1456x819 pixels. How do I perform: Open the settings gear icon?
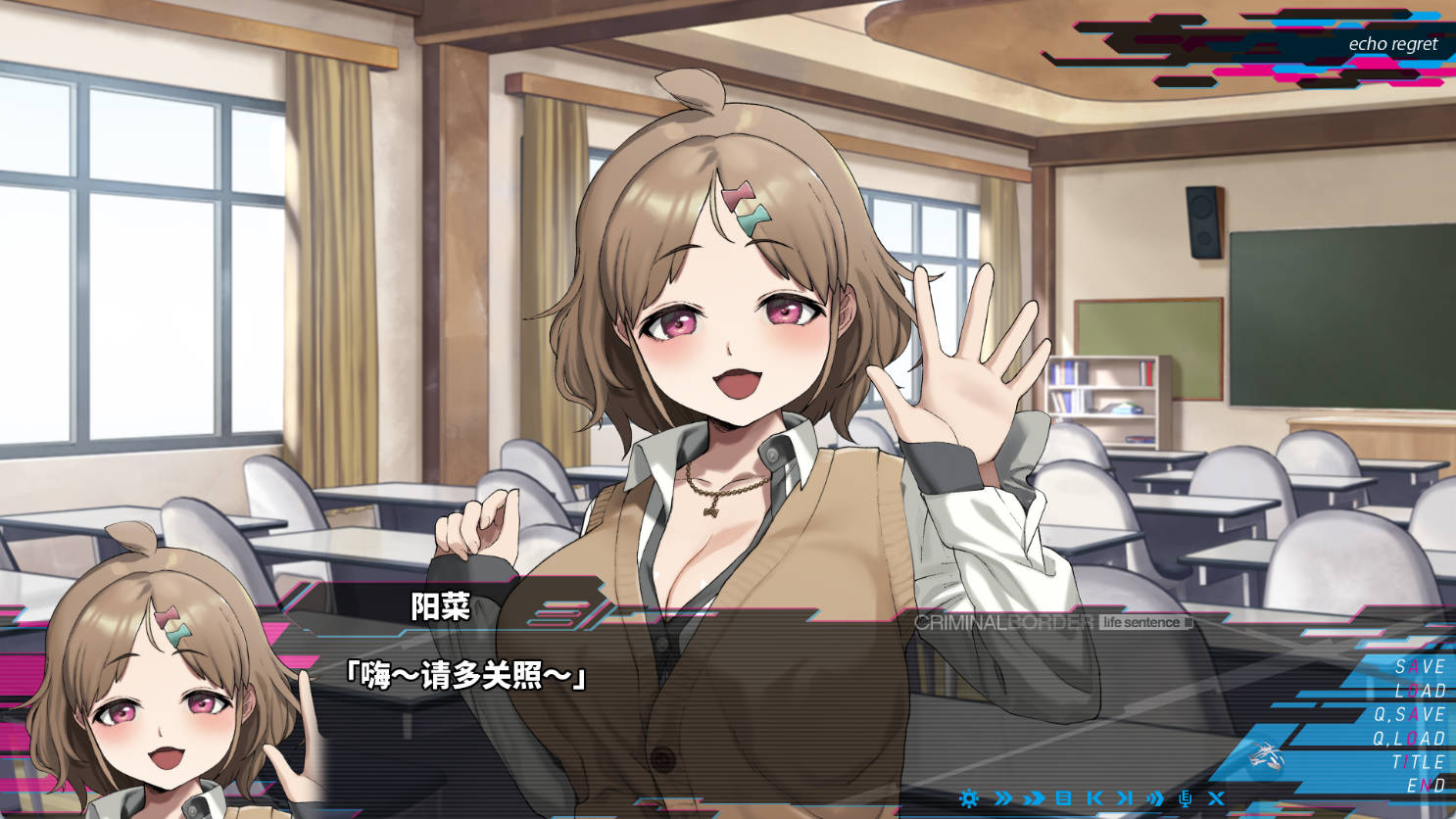[x=970, y=798]
